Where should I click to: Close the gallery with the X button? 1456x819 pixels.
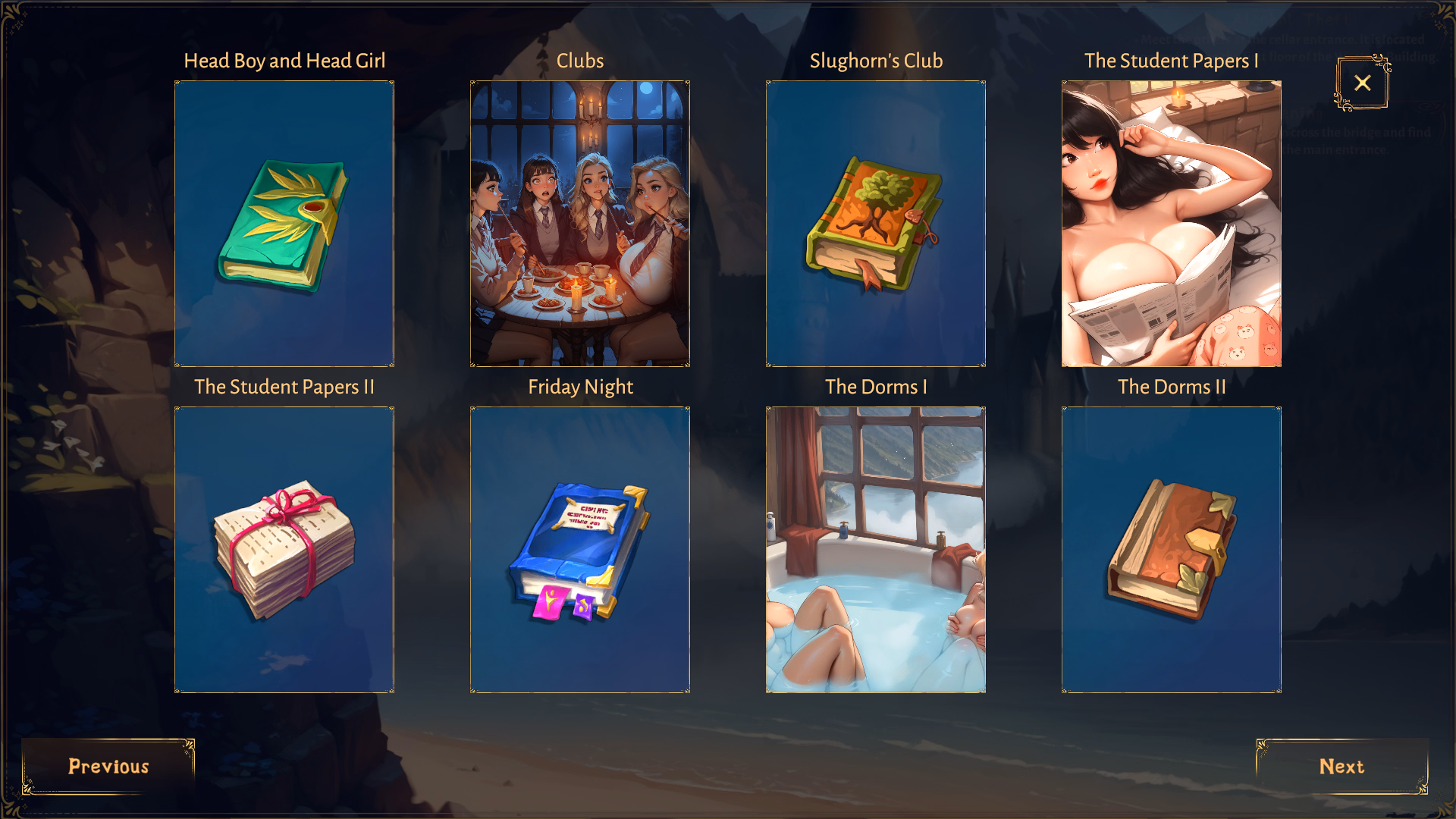pos(1362,83)
